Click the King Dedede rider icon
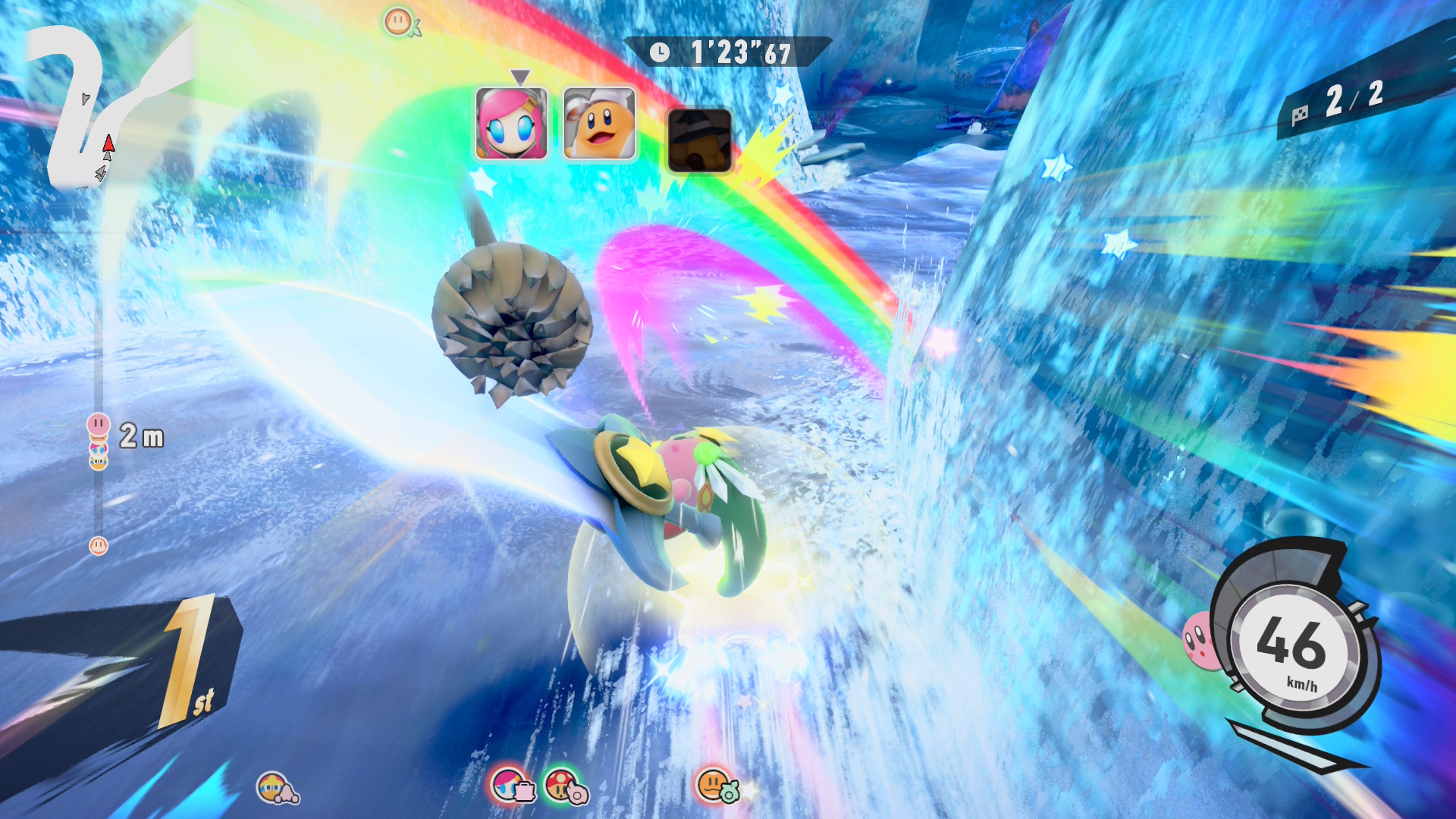The width and height of the screenshot is (1456, 819). [x=276, y=789]
